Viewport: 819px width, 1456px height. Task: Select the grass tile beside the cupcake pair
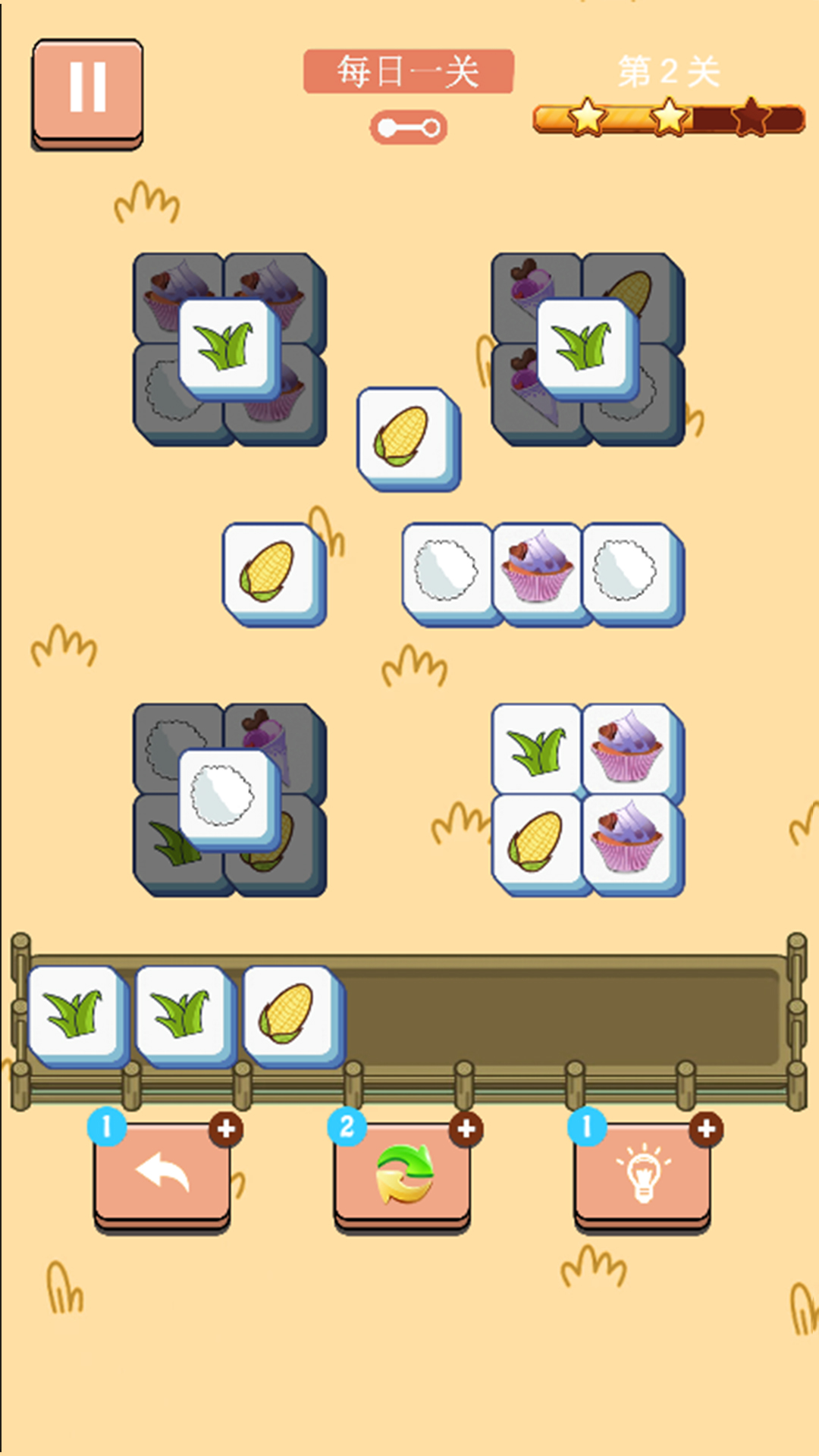coord(537,749)
